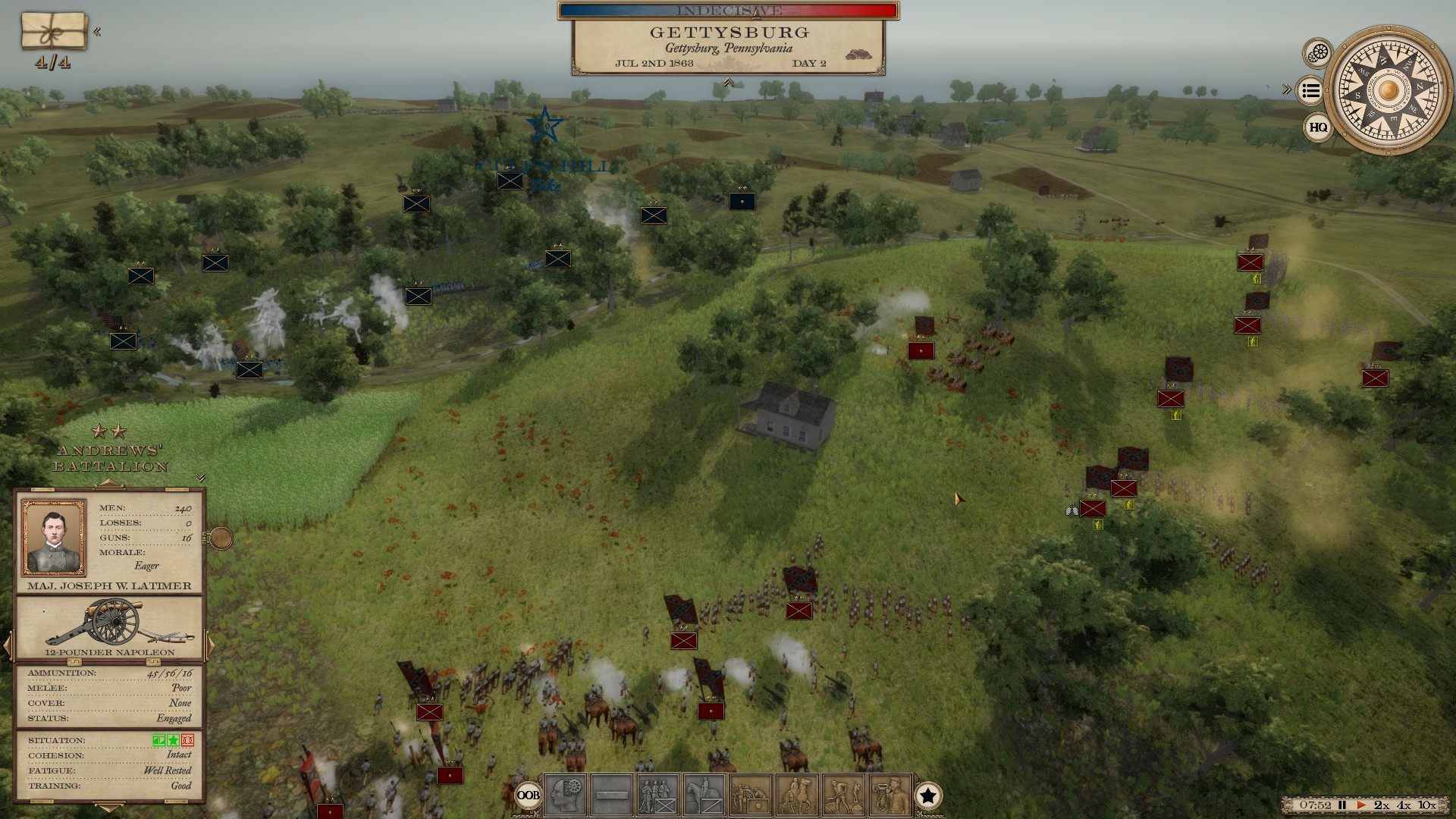The height and width of the screenshot is (819, 1456).
Task: Select the bugler signal icon
Action: point(890,795)
